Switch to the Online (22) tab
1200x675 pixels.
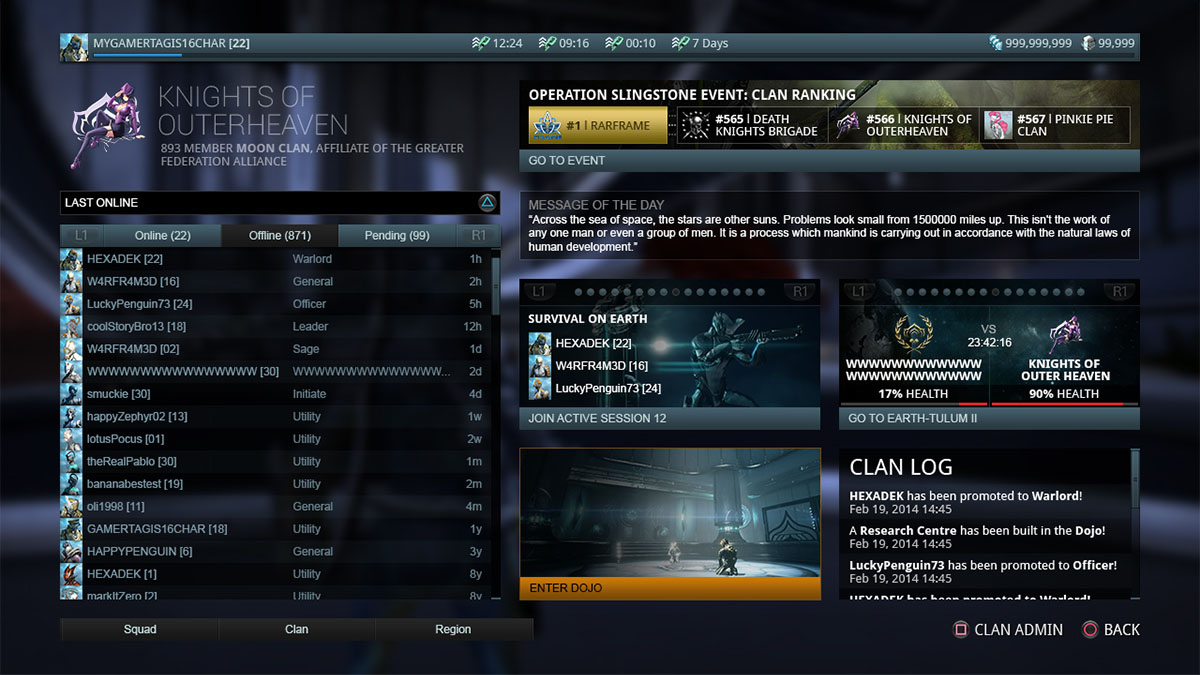point(162,236)
